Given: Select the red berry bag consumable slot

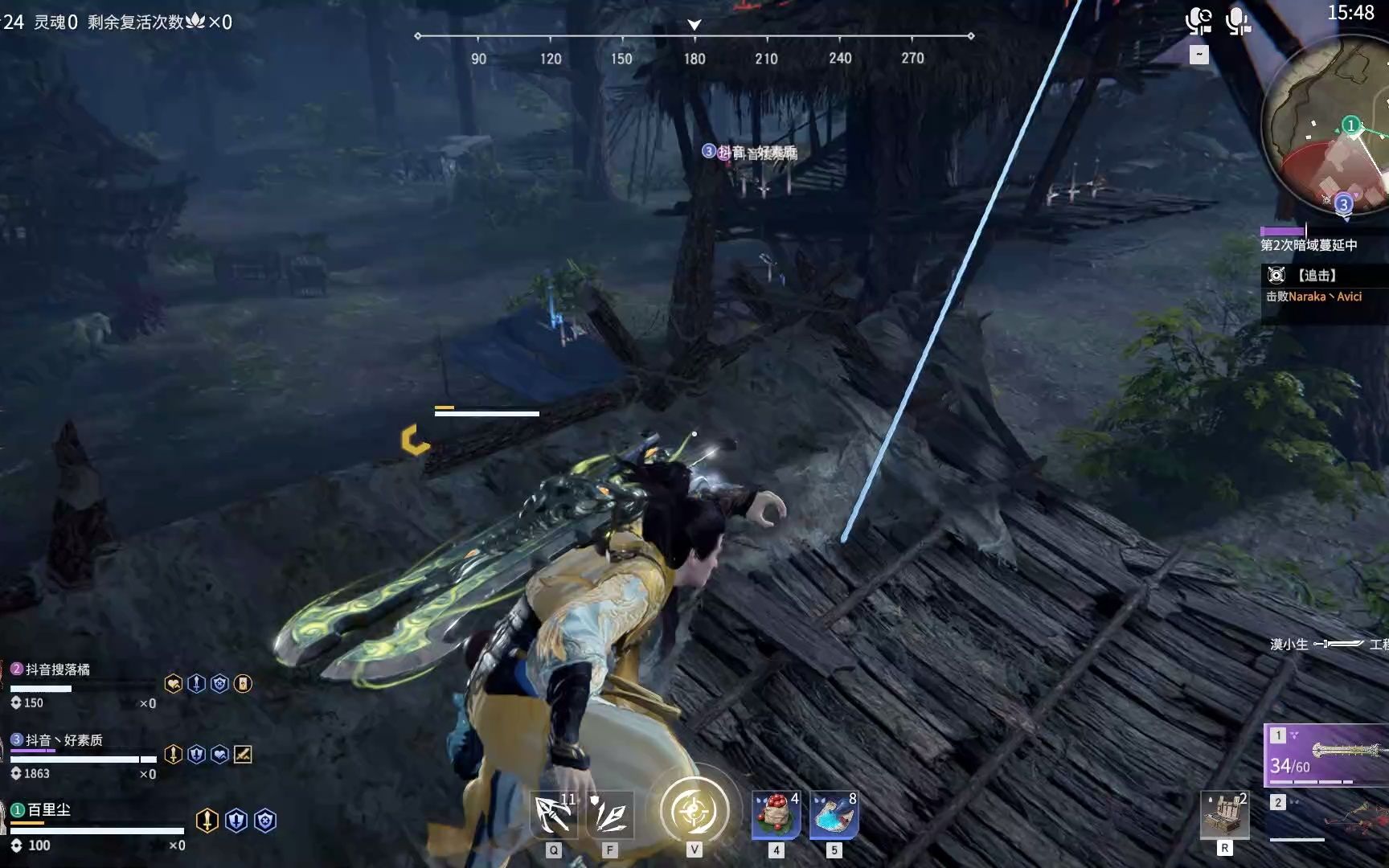Looking at the screenshot, I should pos(776,815).
